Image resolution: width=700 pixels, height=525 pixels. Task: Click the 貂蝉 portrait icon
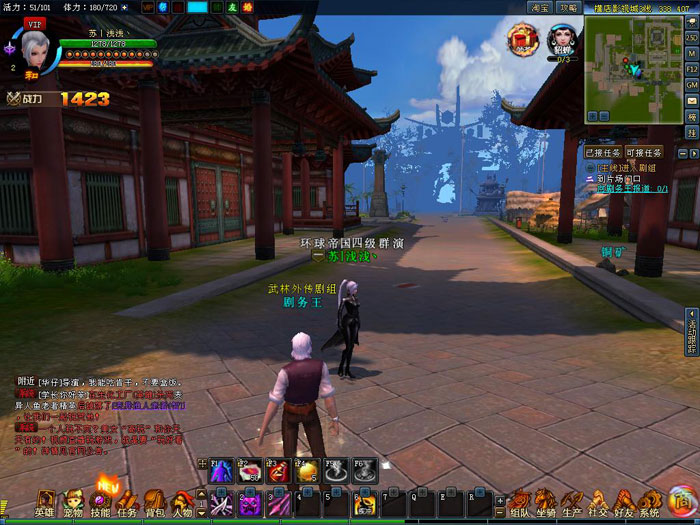click(562, 40)
